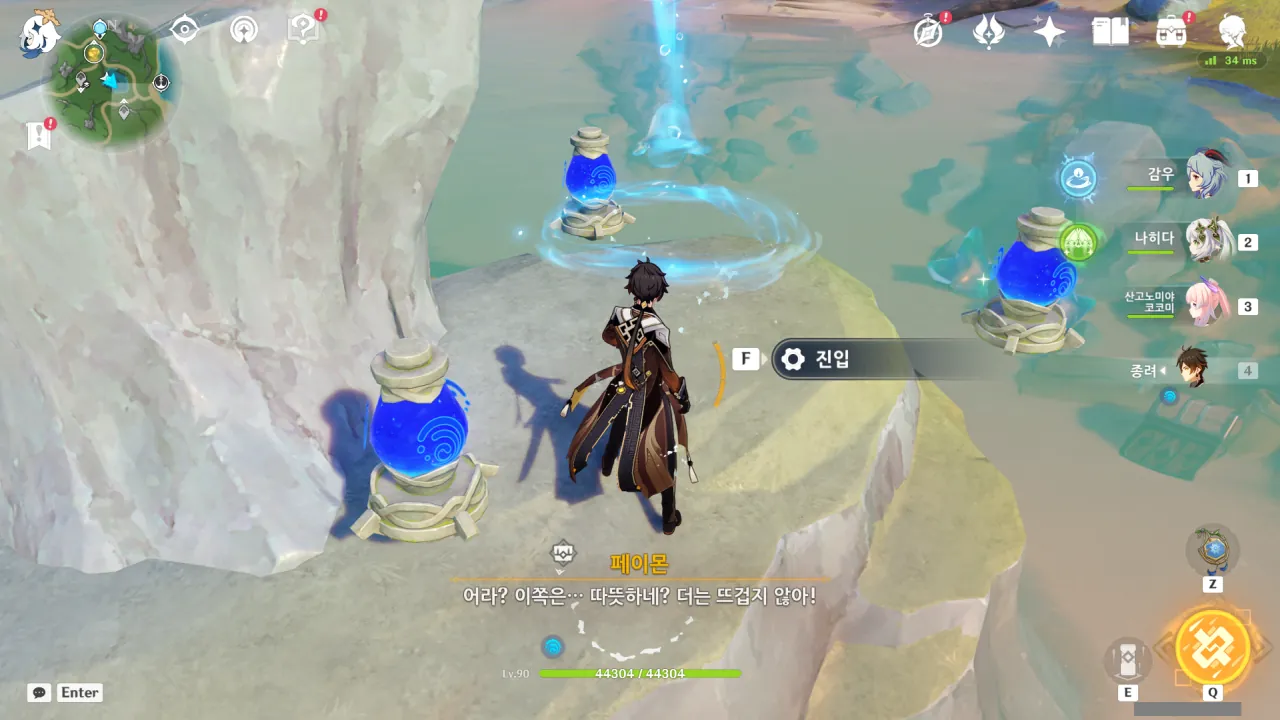1280x720 pixels.
Task: Unleash the glowing elemental burst
Action: pos(1212,646)
